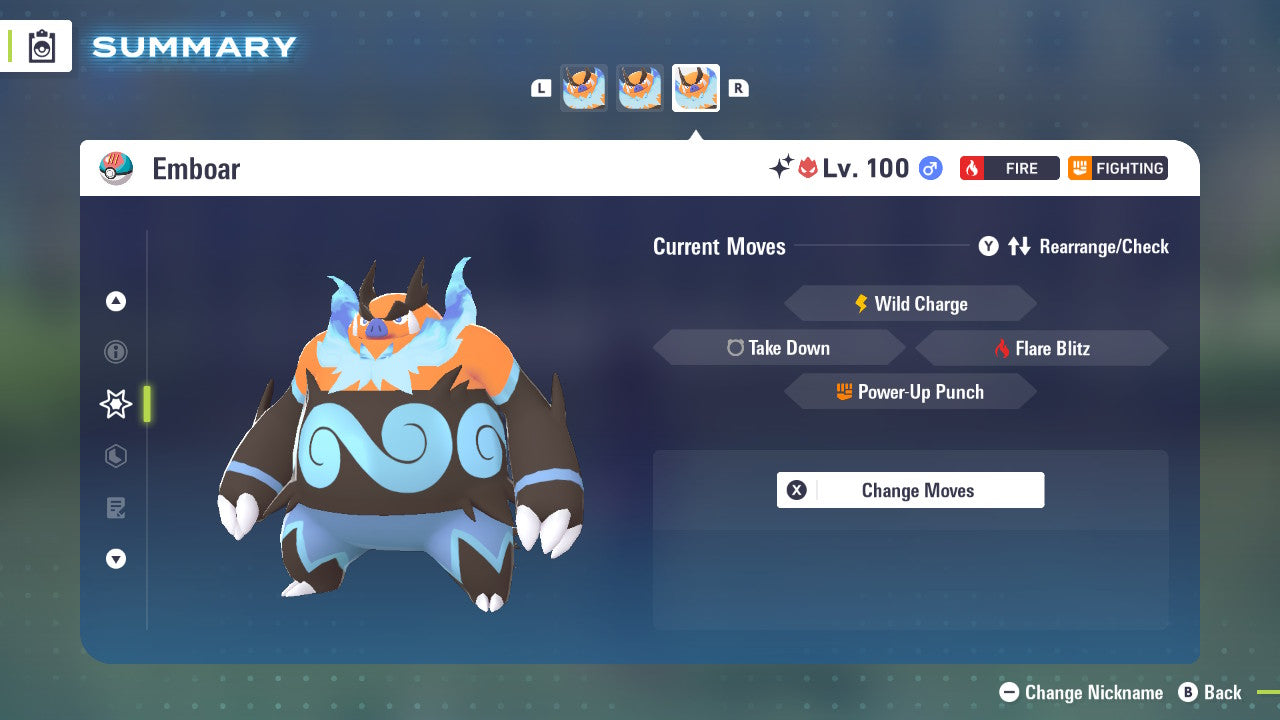Select the FIRE type badge
Viewport: 1280px width, 720px height.
(1010, 168)
